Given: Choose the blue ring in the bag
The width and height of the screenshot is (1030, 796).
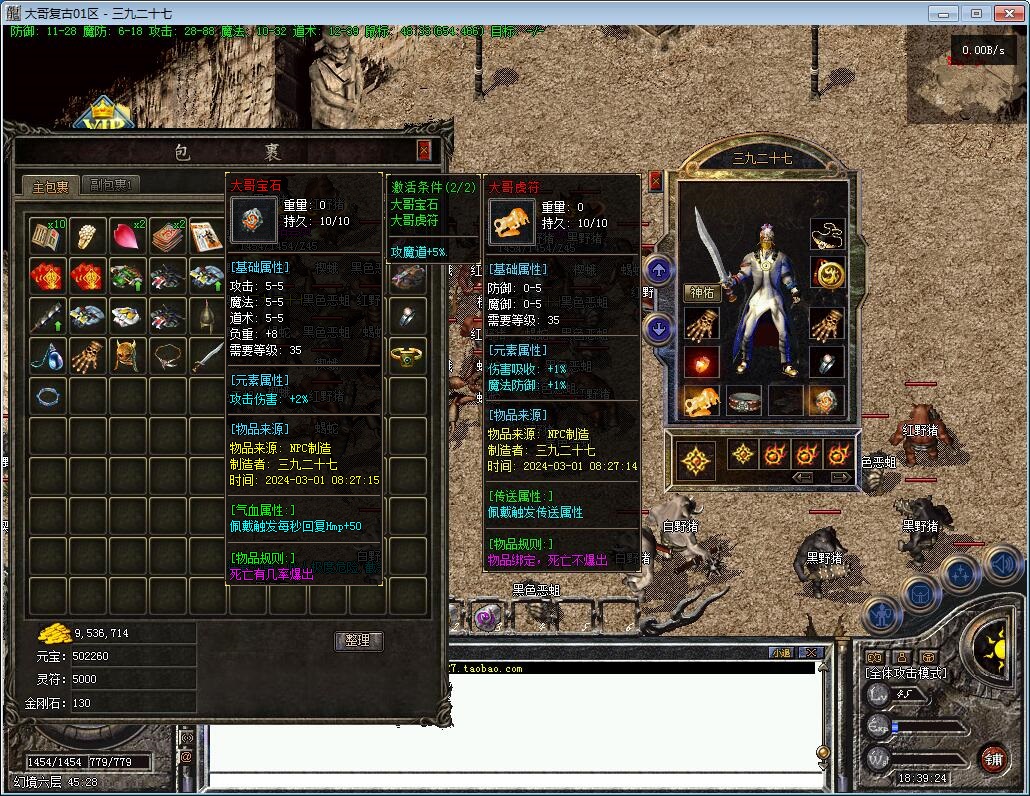Looking at the screenshot, I should click(x=48, y=395).
